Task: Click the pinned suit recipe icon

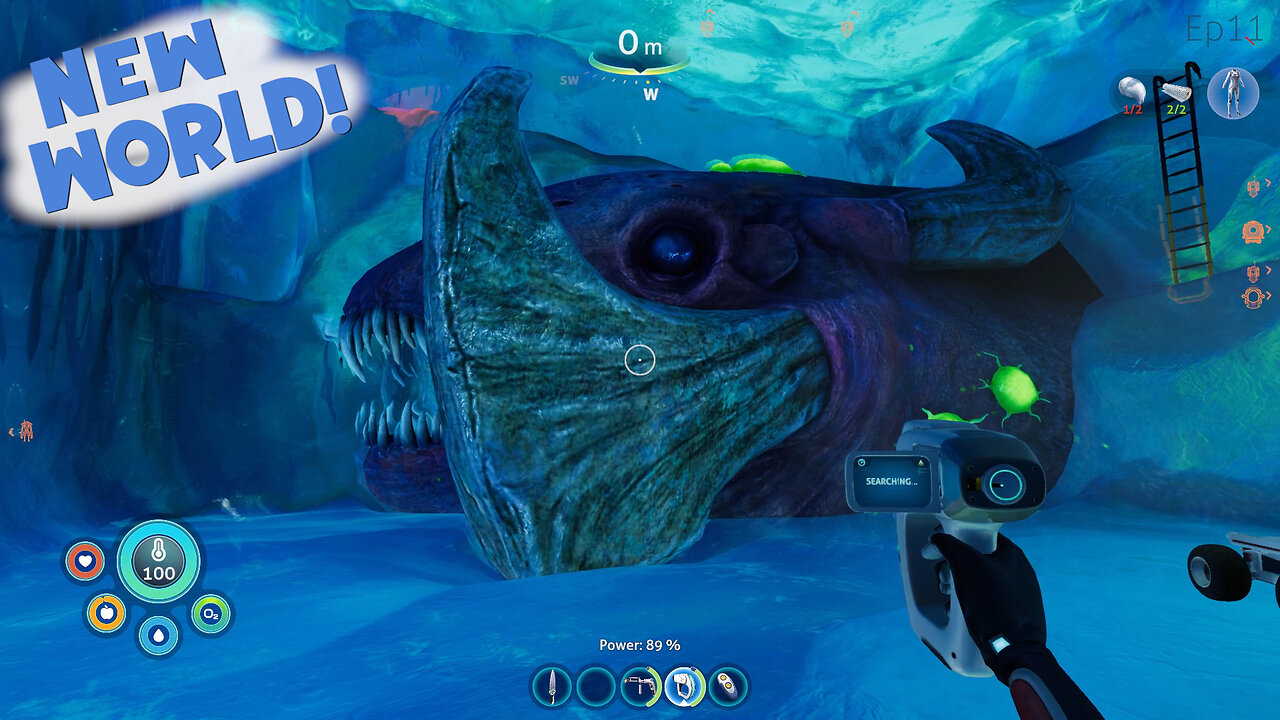Action: [x=1232, y=93]
